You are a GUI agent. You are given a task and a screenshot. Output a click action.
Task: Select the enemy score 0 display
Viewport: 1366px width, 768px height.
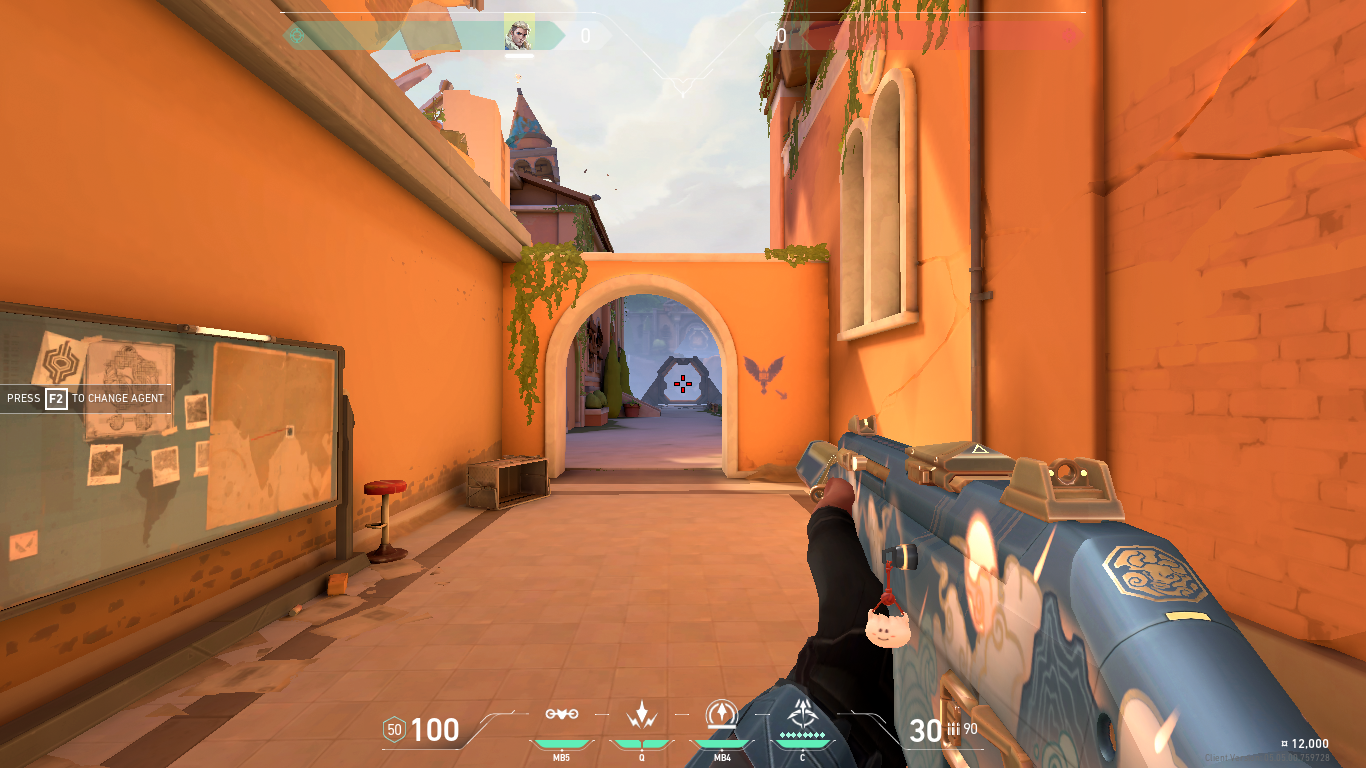click(782, 33)
